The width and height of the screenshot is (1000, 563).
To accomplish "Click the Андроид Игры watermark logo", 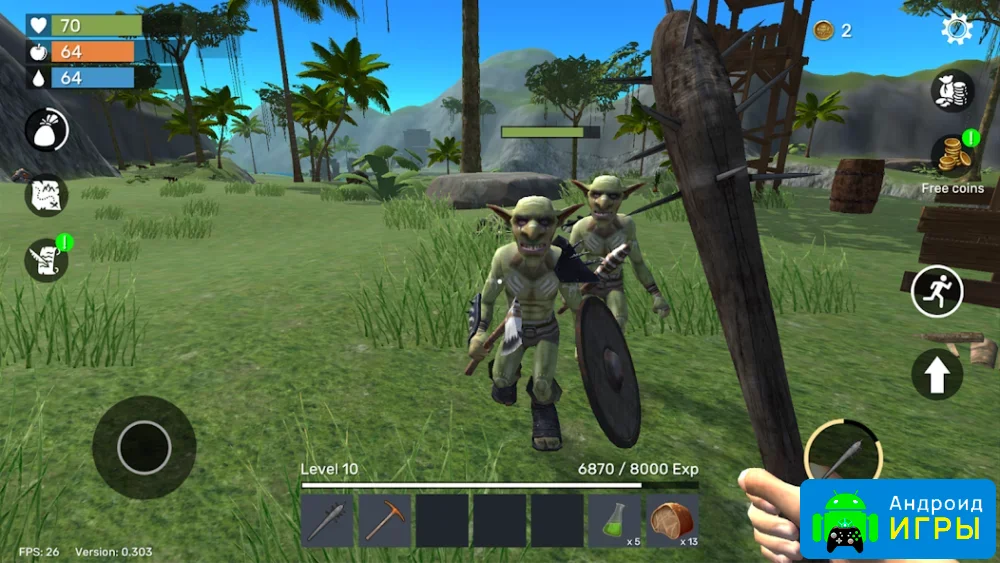I will click(897, 518).
